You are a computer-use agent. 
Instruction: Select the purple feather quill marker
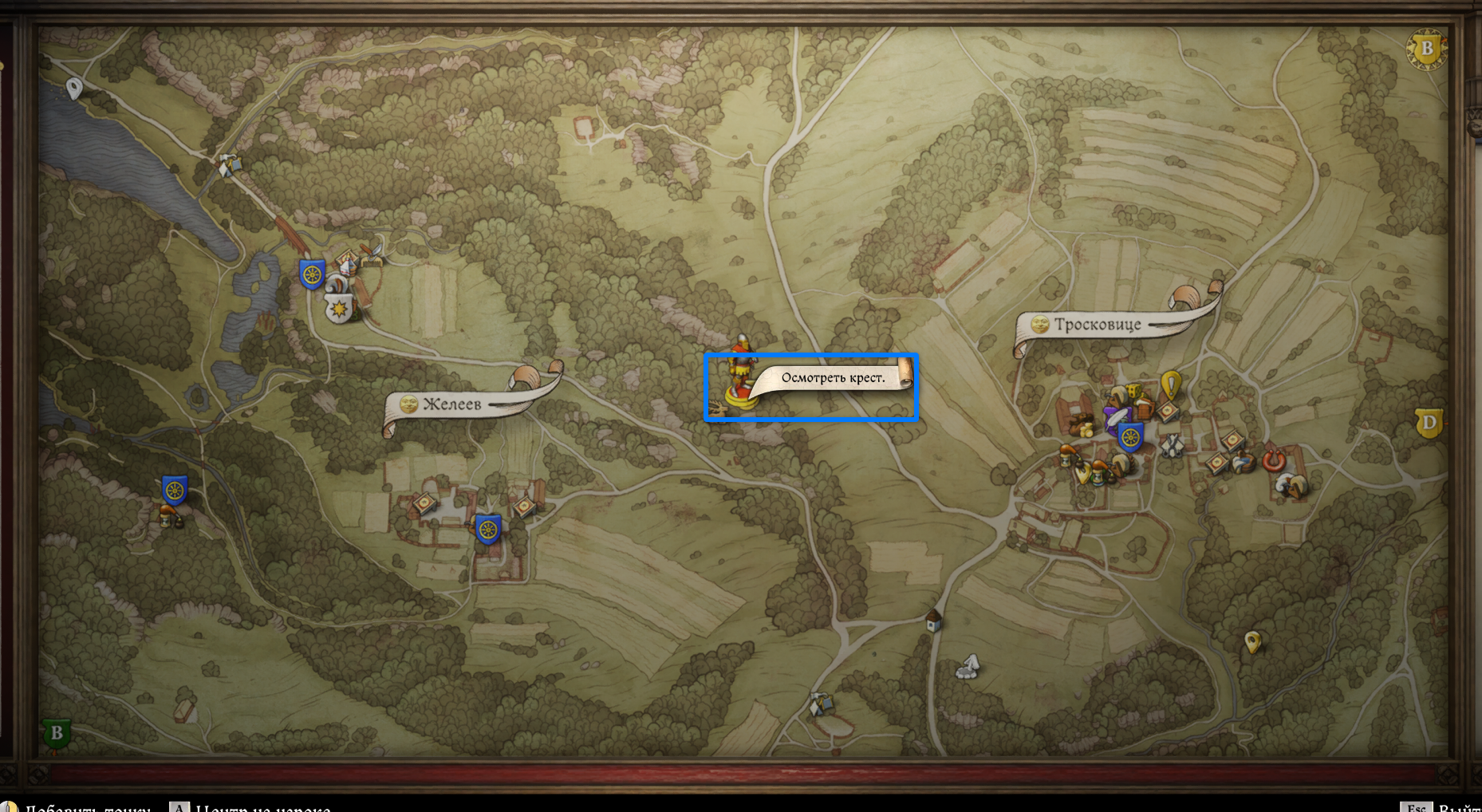pyautogui.click(x=1115, y=416)
